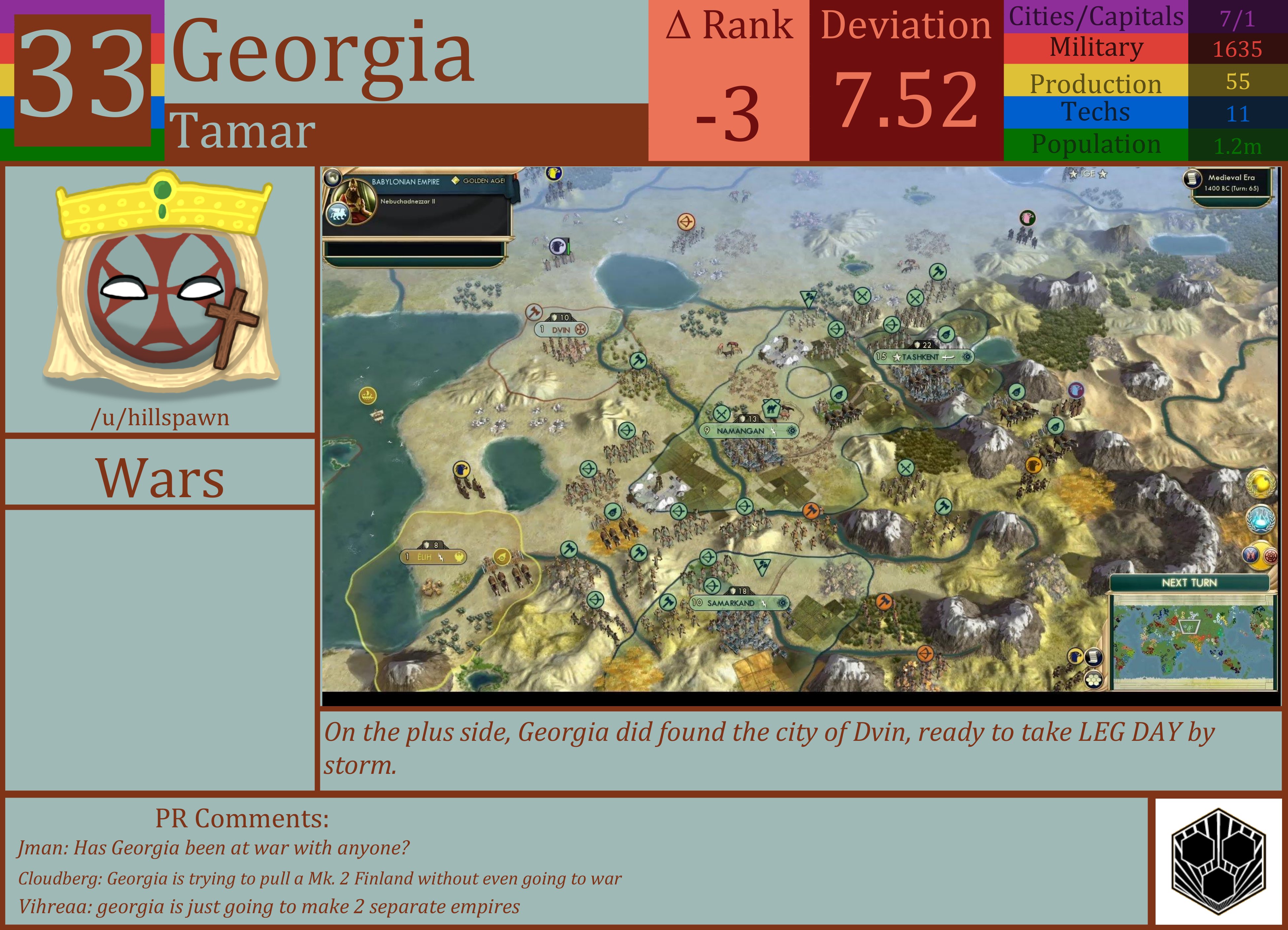1288x930 pixels.
Task: Click the Golden Age diamond indicator
Action: [456, 181]
